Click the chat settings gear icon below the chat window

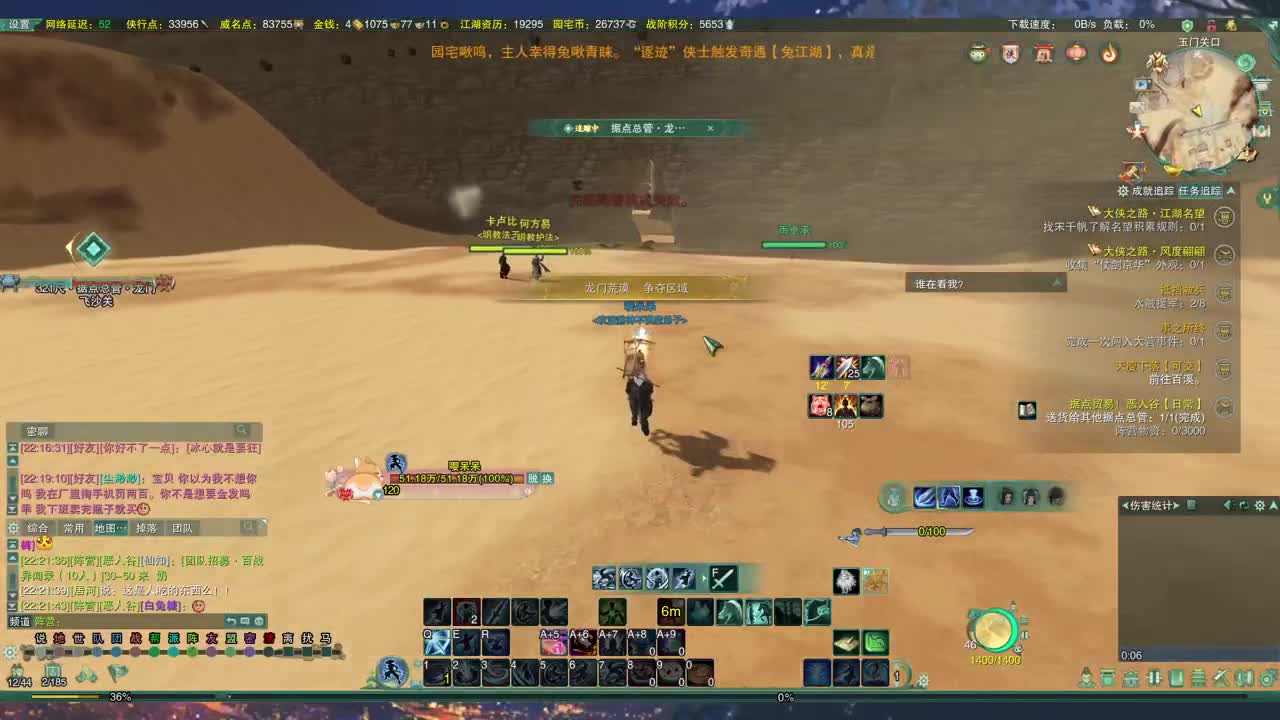[x=10, y=654]
